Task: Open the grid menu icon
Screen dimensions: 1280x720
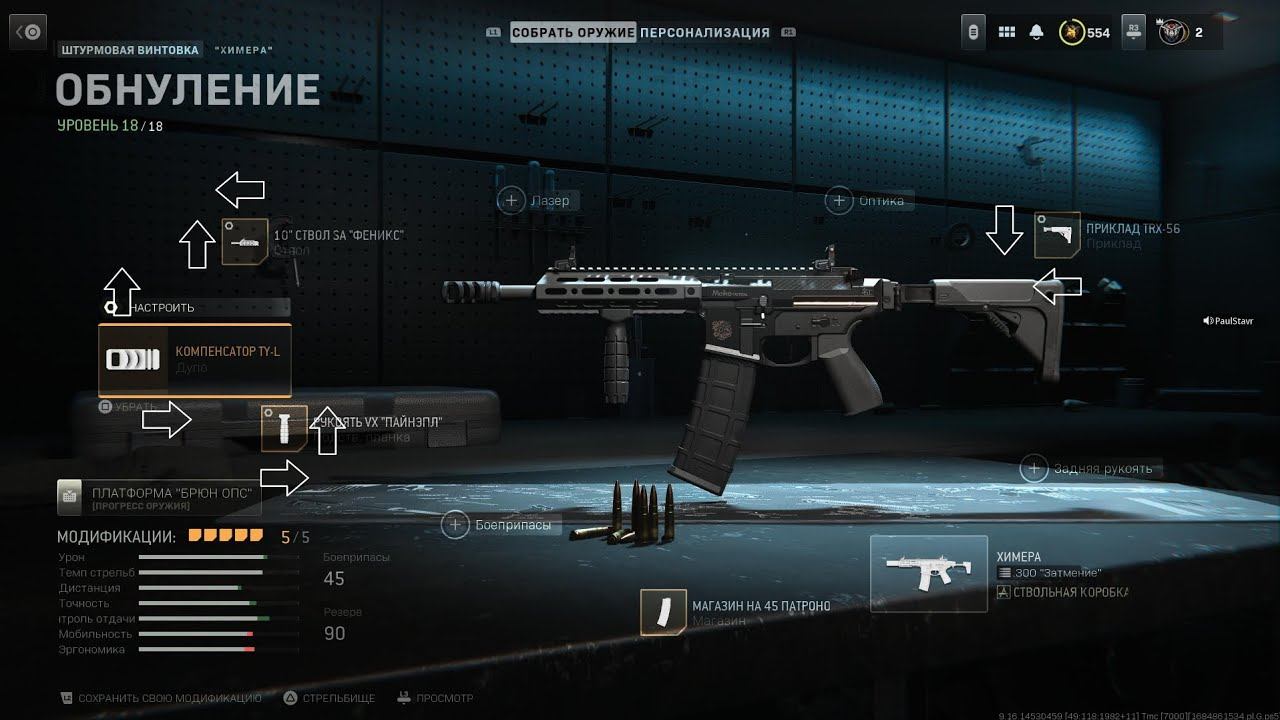Action: 1007,32
